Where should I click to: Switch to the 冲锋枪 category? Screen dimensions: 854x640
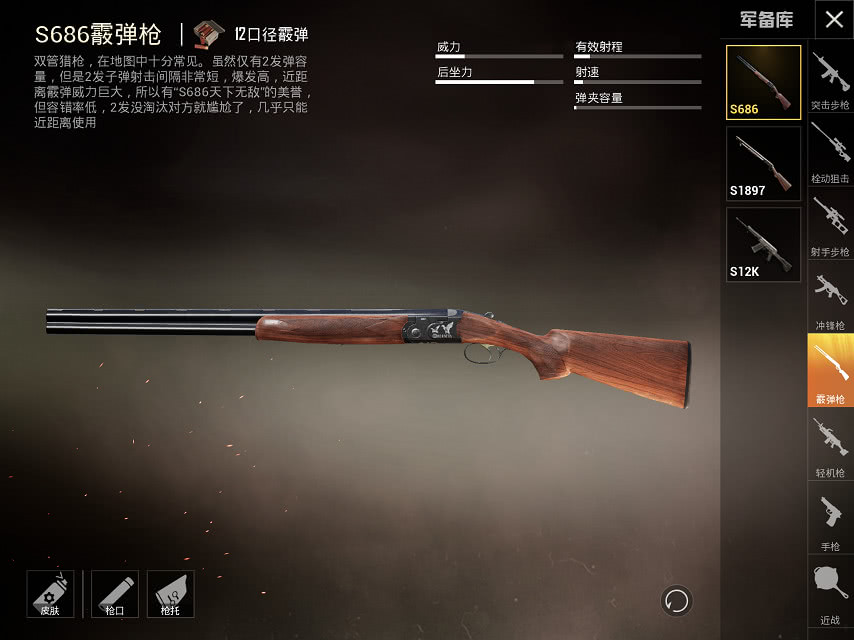pos(830,297)
